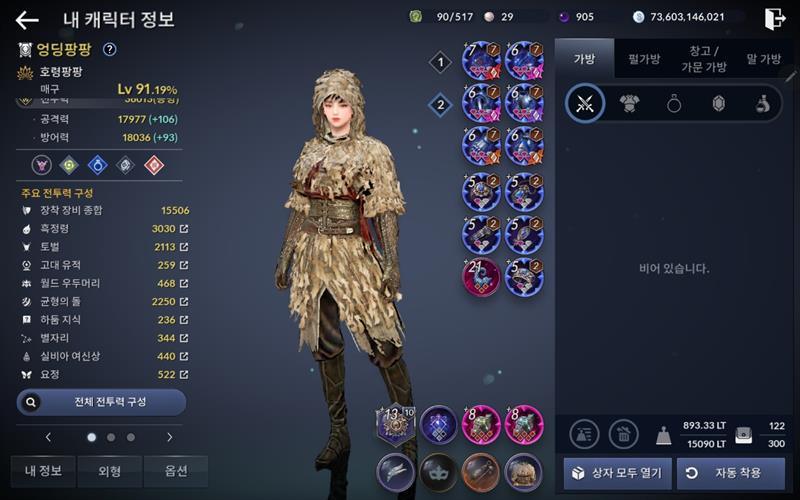Filter the bag by the crossed swords weapon category
The image size is (800, 500).
(x=585, y=104)
